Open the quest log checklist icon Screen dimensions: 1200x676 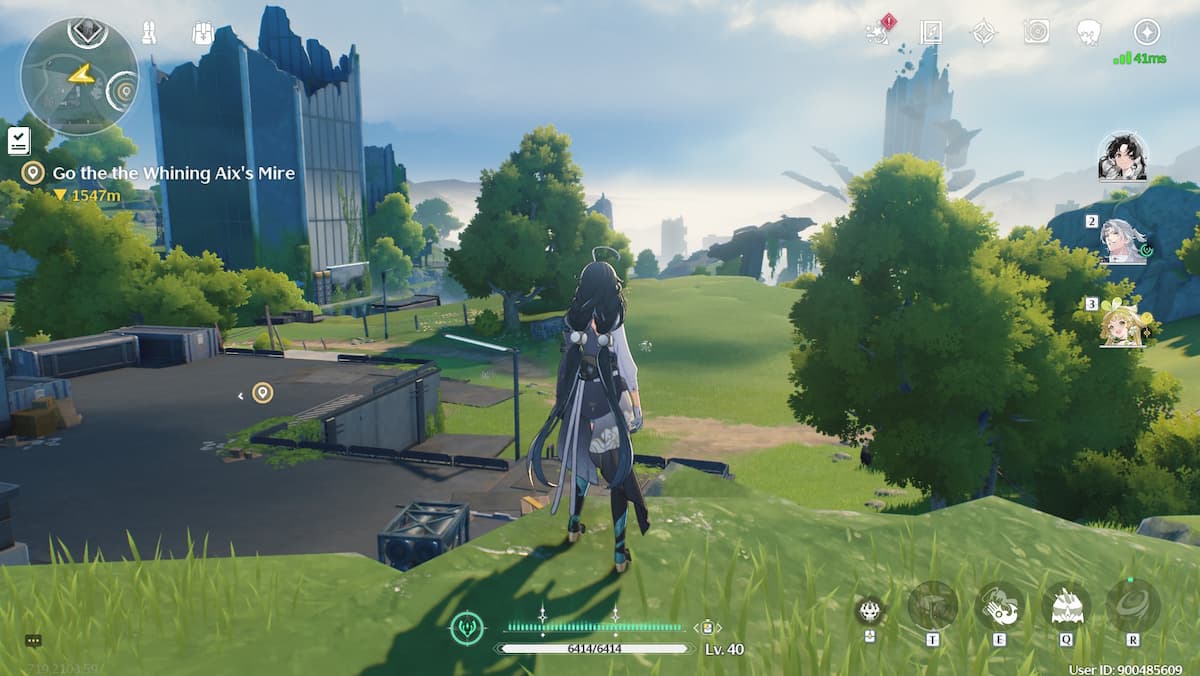(x=18, y=141)
